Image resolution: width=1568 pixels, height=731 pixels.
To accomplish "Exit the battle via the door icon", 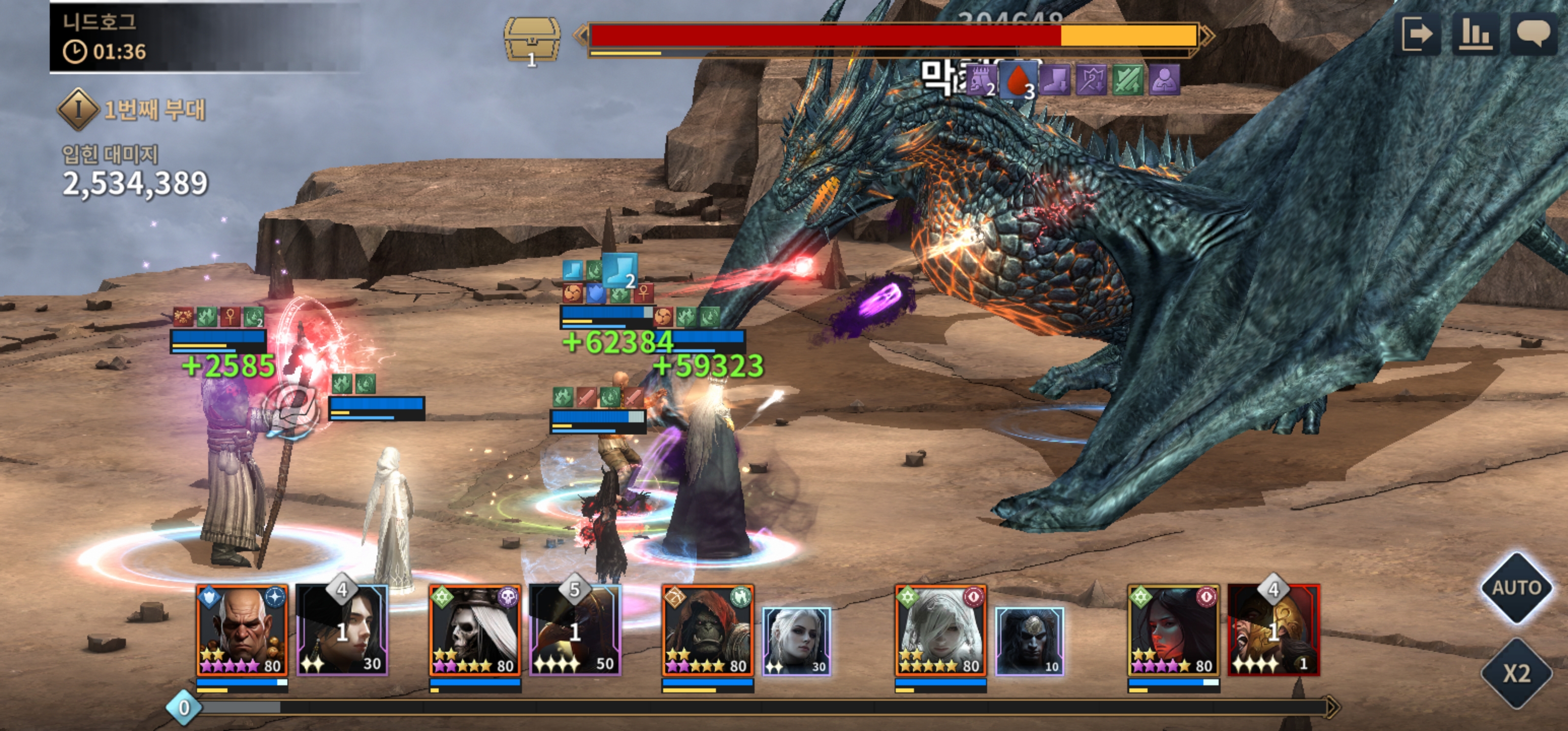I will (x=1417, y=34).
